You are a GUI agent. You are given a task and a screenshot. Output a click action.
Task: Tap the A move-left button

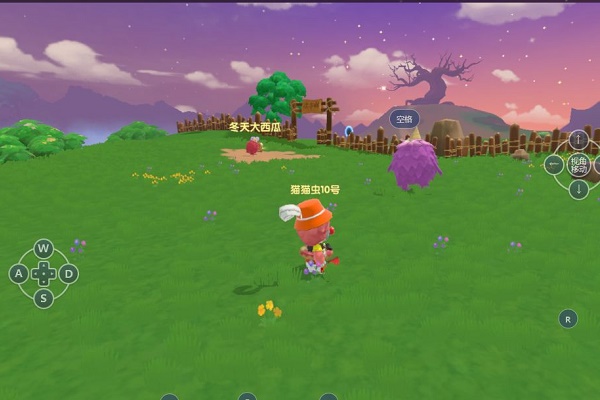coord(18,273)
